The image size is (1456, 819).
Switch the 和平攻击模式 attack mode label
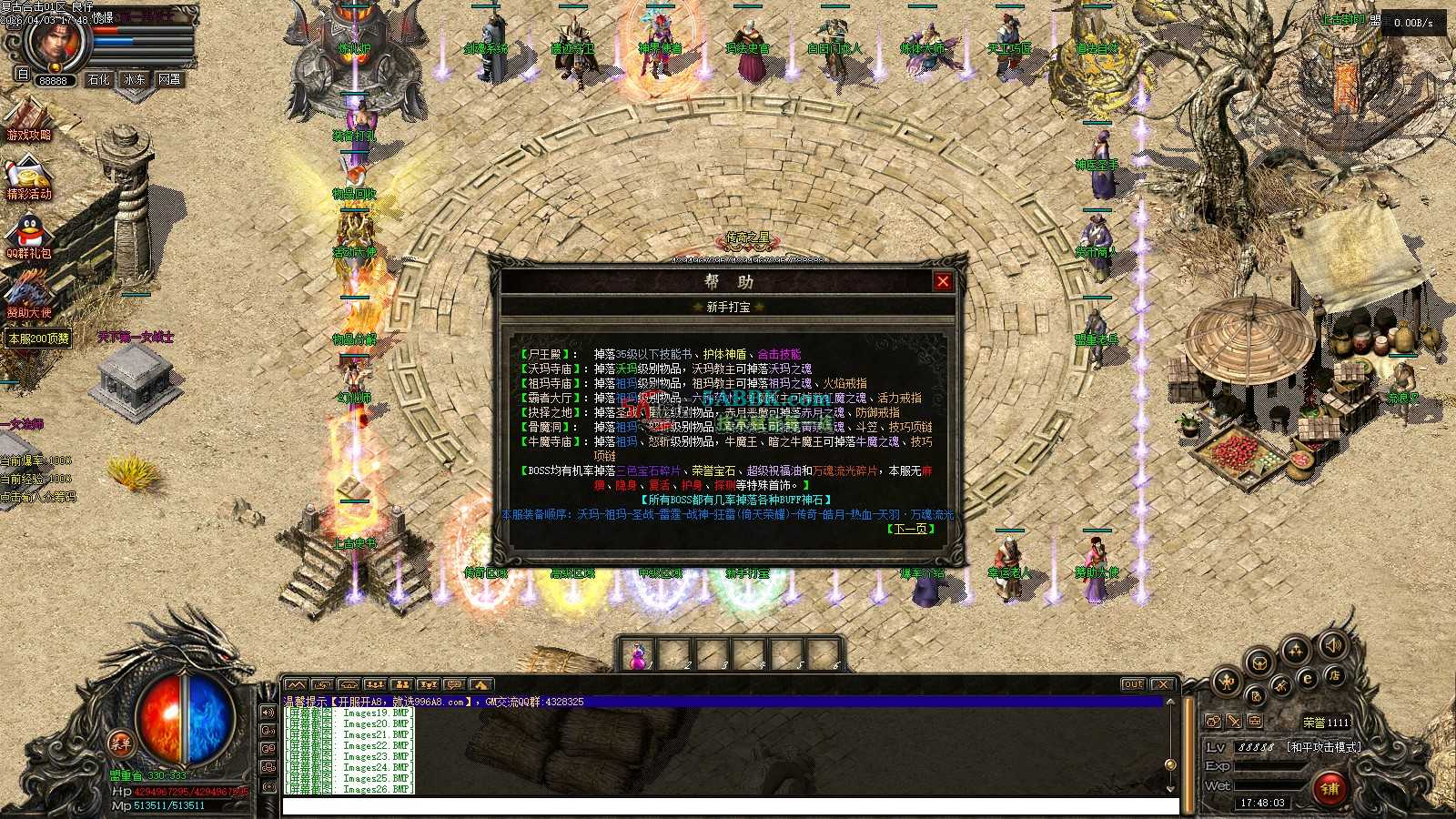[x=1323, y=747]
